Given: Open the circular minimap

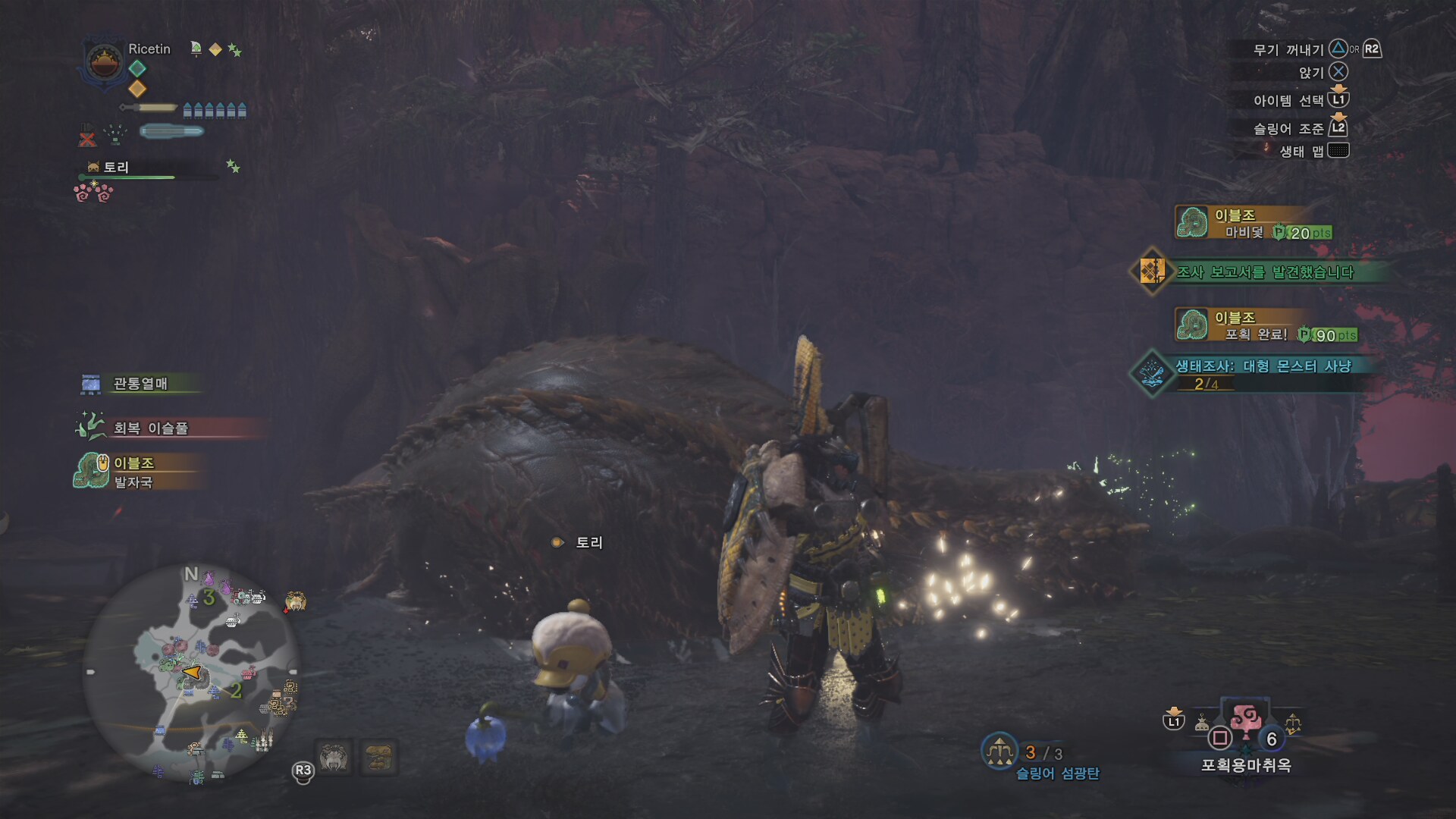Looking at the screenshot, I should (191, 673).
